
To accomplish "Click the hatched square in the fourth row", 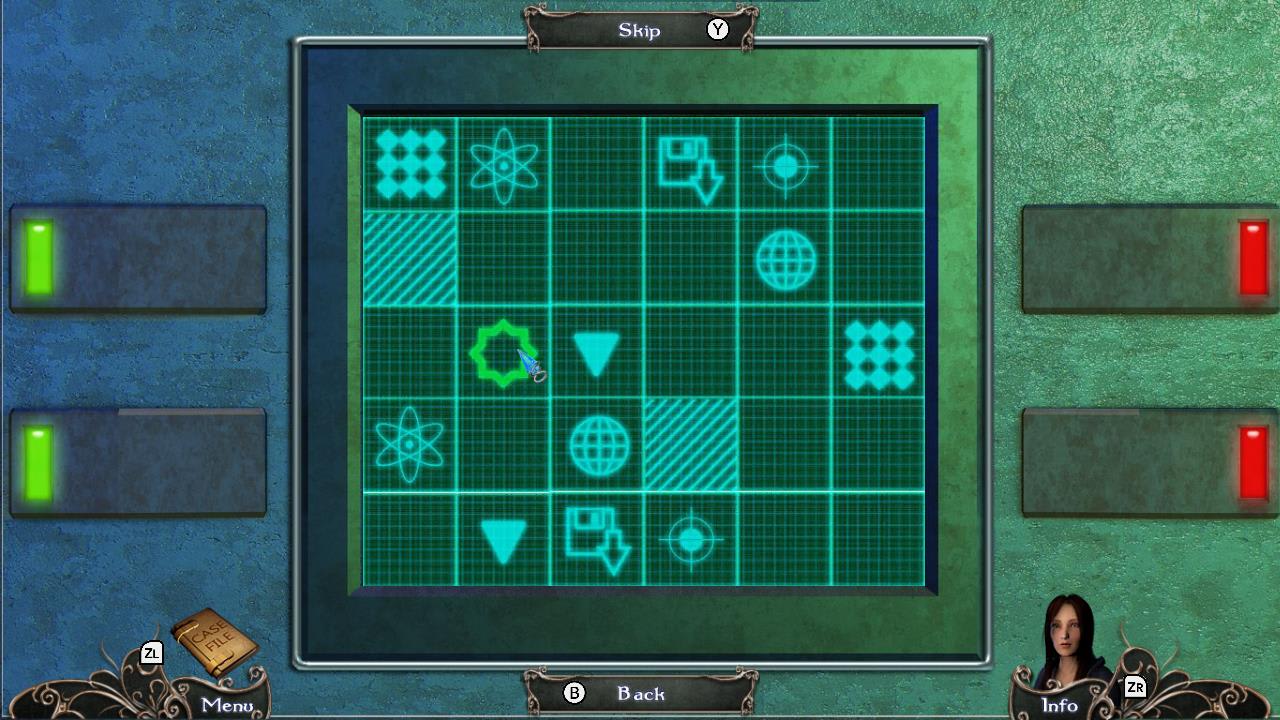I will (x=690, y=445).
